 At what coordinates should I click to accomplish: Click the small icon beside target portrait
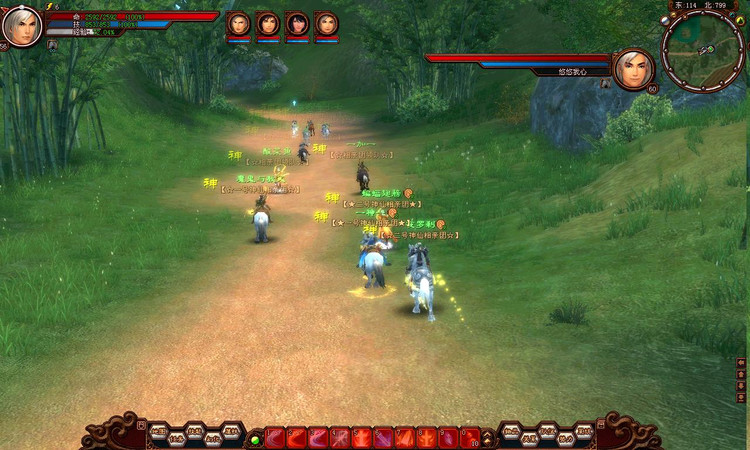(x=605, y=84)
